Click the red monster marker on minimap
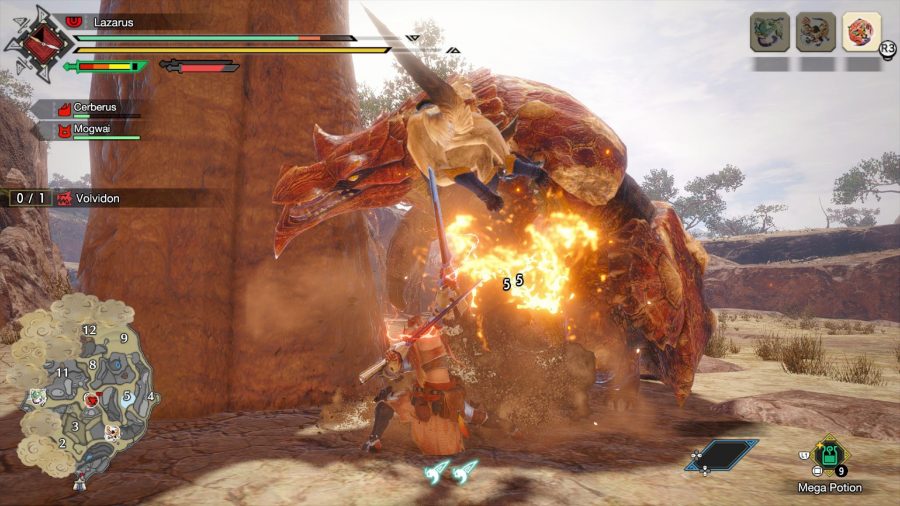Image resolution: width=900 pixels, height=506 pixels. pos(91,400)
